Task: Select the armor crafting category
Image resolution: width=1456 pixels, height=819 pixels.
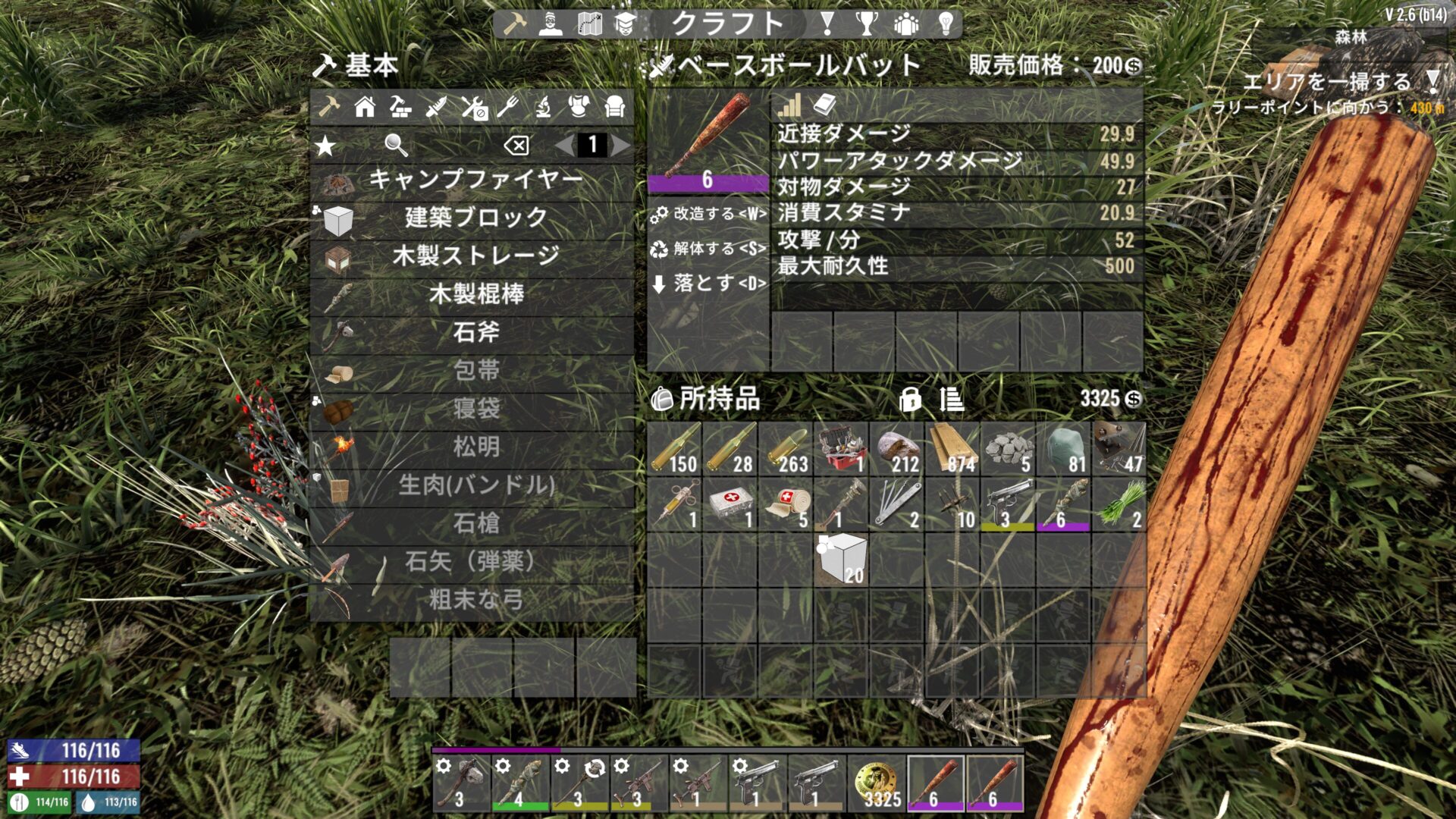Action: click(x=579, y=108)
